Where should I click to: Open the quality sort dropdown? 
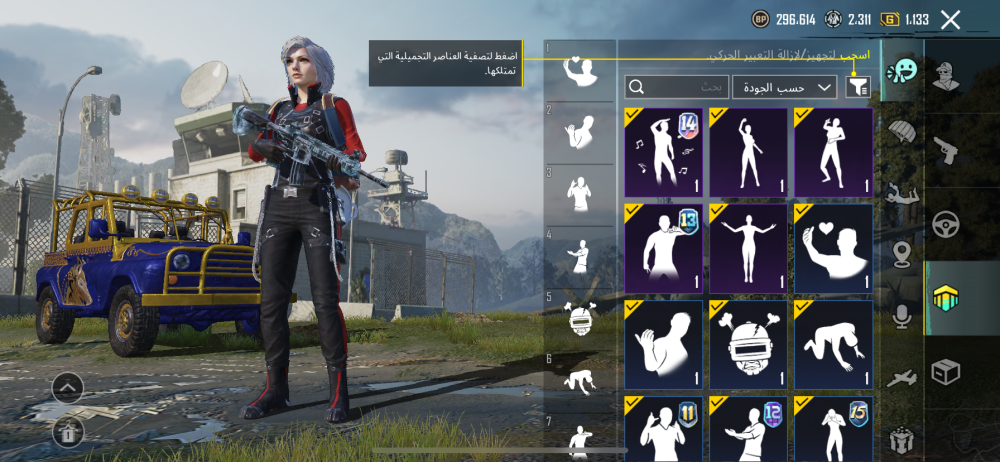(785, 87)
